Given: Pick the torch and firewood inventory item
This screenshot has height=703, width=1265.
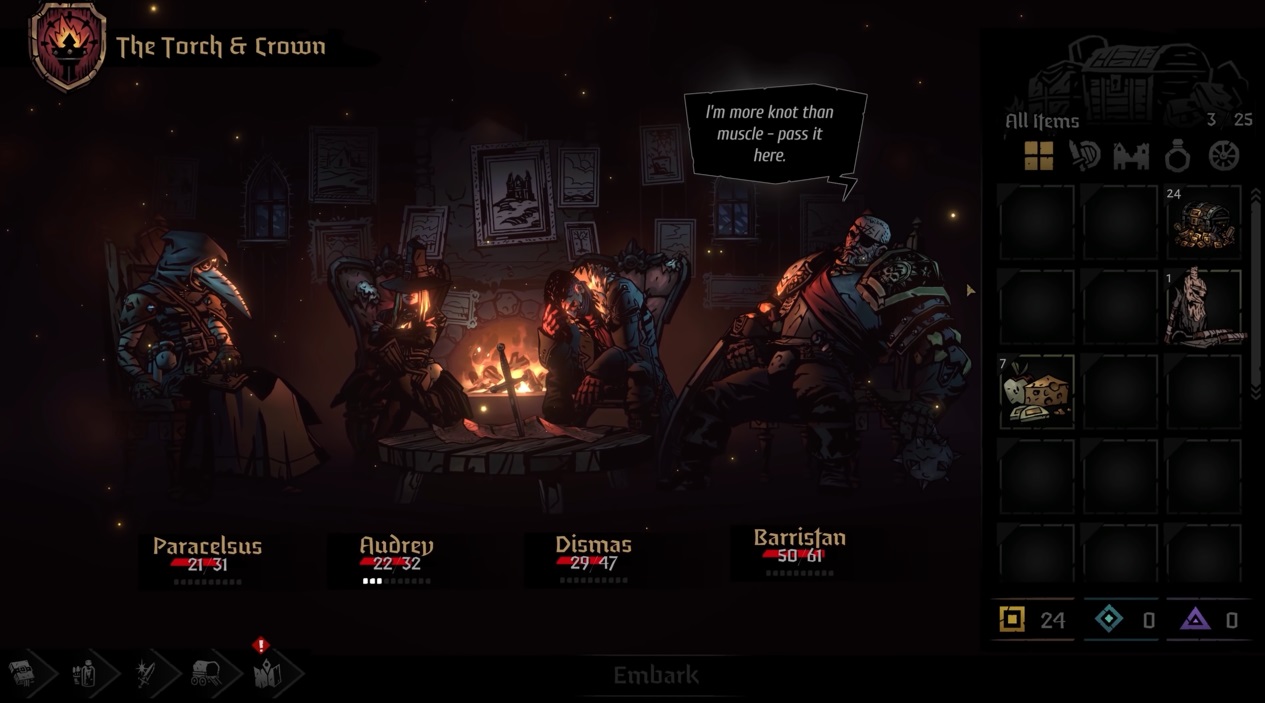Looking at the screenshot, I should coord(1203,307).
